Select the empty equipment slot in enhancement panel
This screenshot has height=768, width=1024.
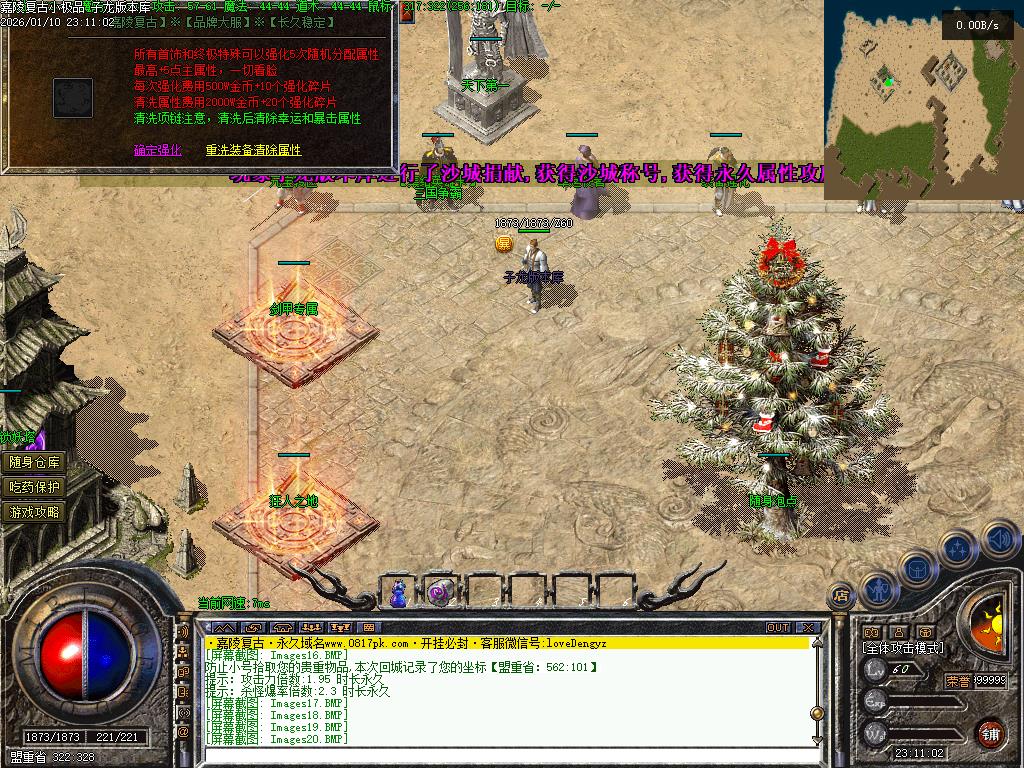pyautogui.click(x=73, y=98)
